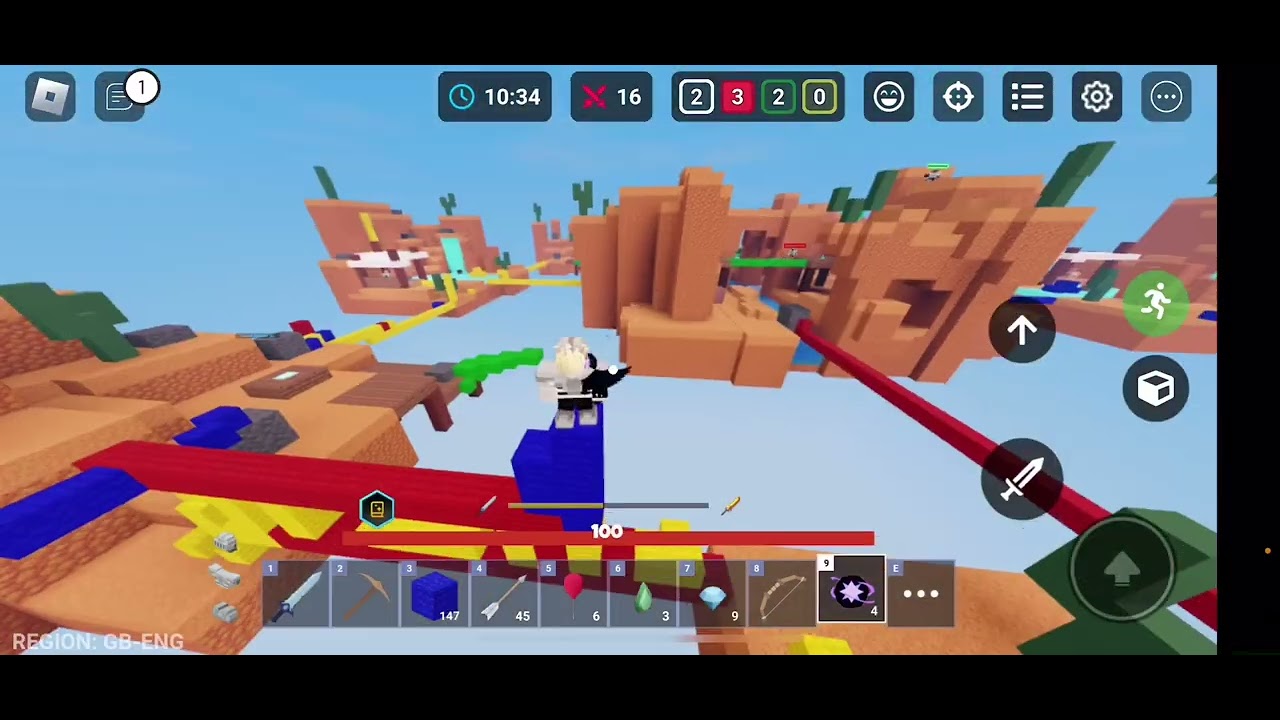Equip the wooden bow
Screen dimensions: 1280x720
[x=782, y=594]
